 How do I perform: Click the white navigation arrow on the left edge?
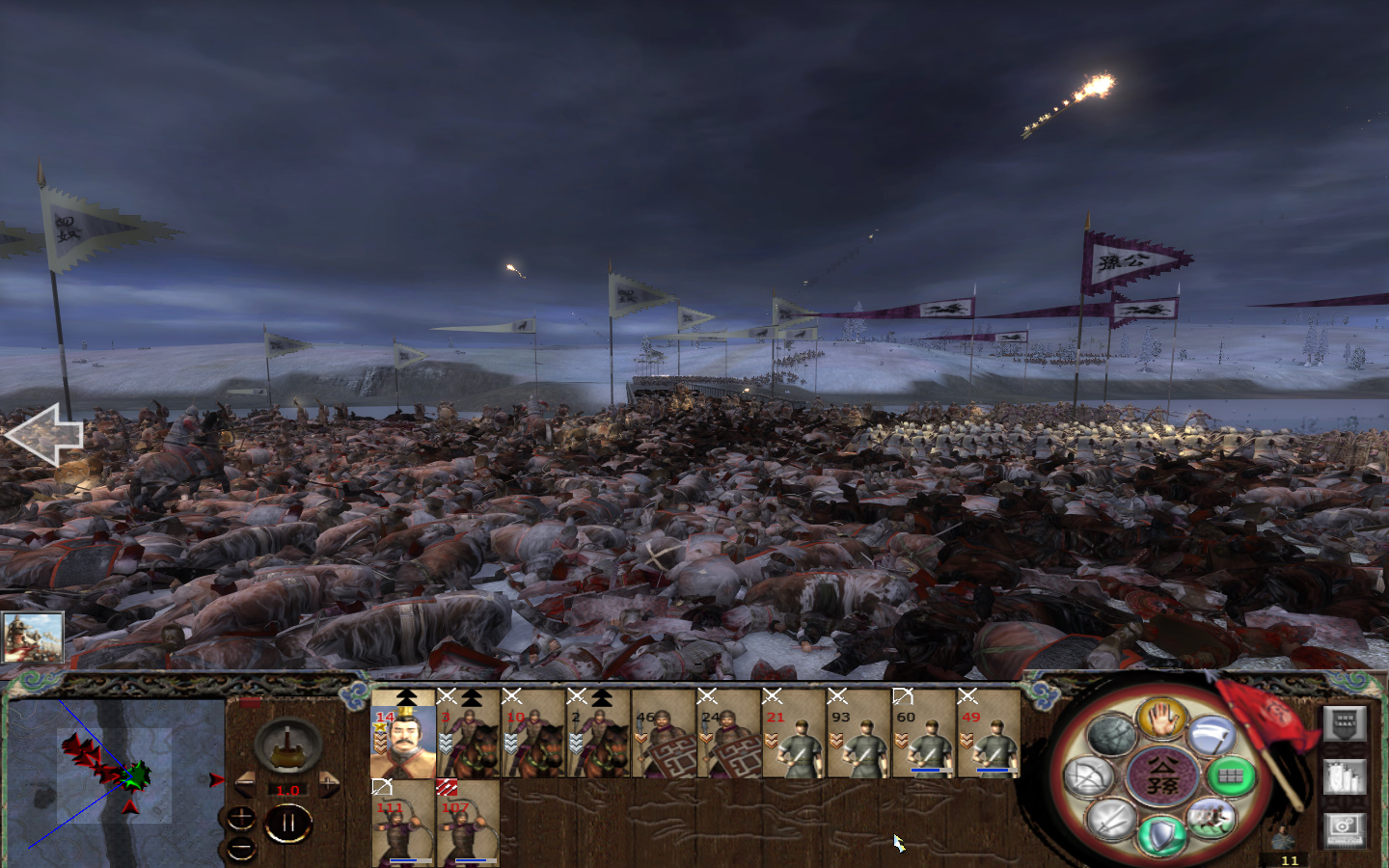click(43, 436)
